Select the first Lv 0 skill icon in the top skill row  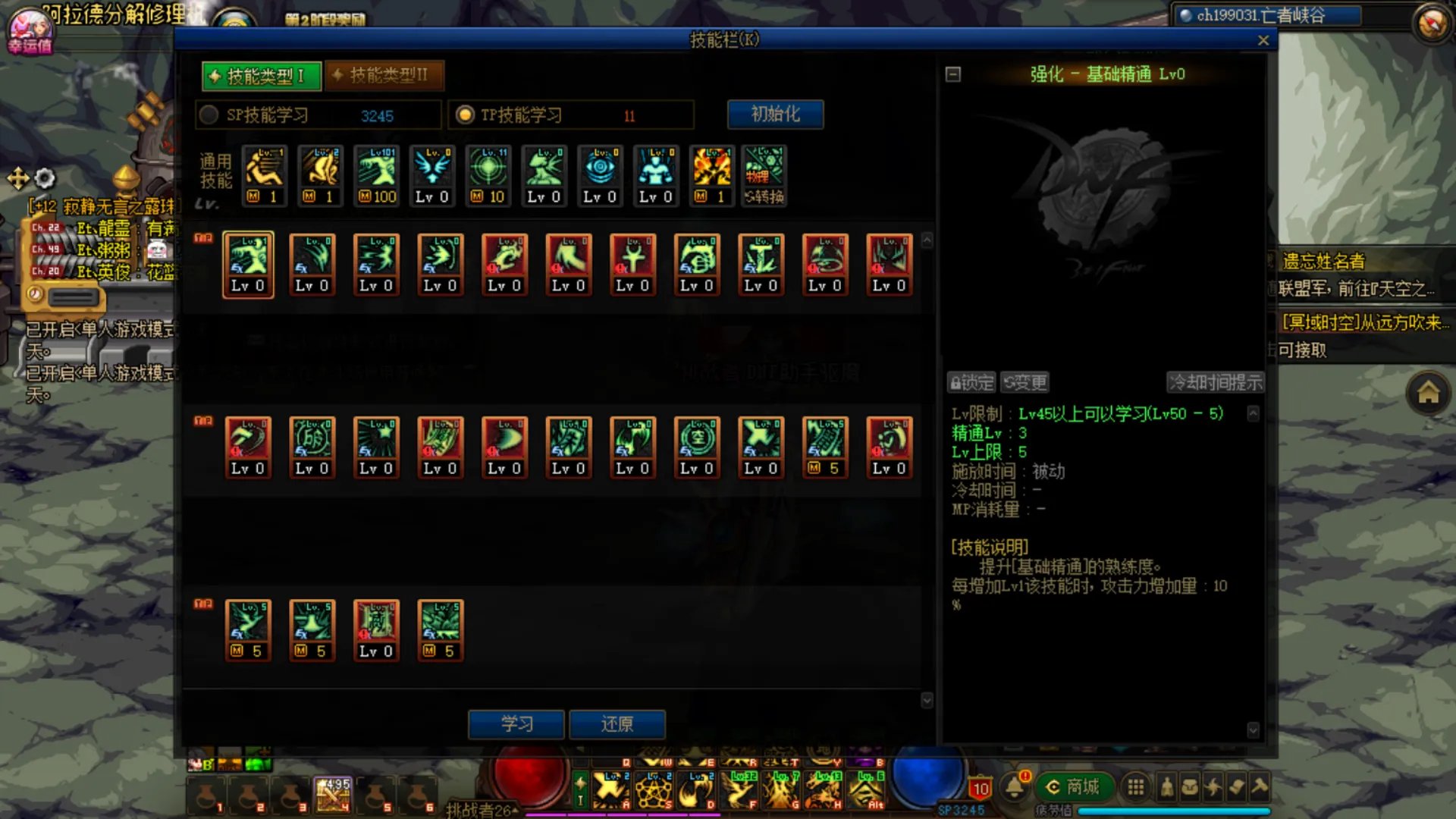pyautogui.click(x=248, y=264)
